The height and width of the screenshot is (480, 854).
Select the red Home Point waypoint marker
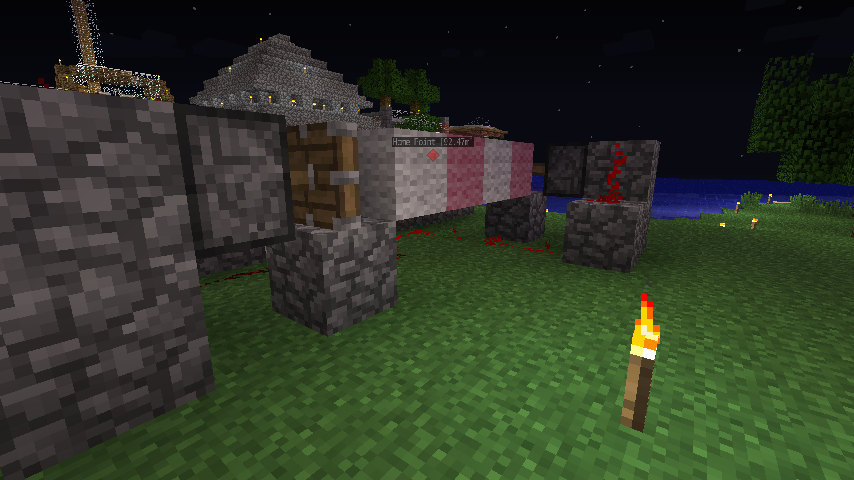433,155
